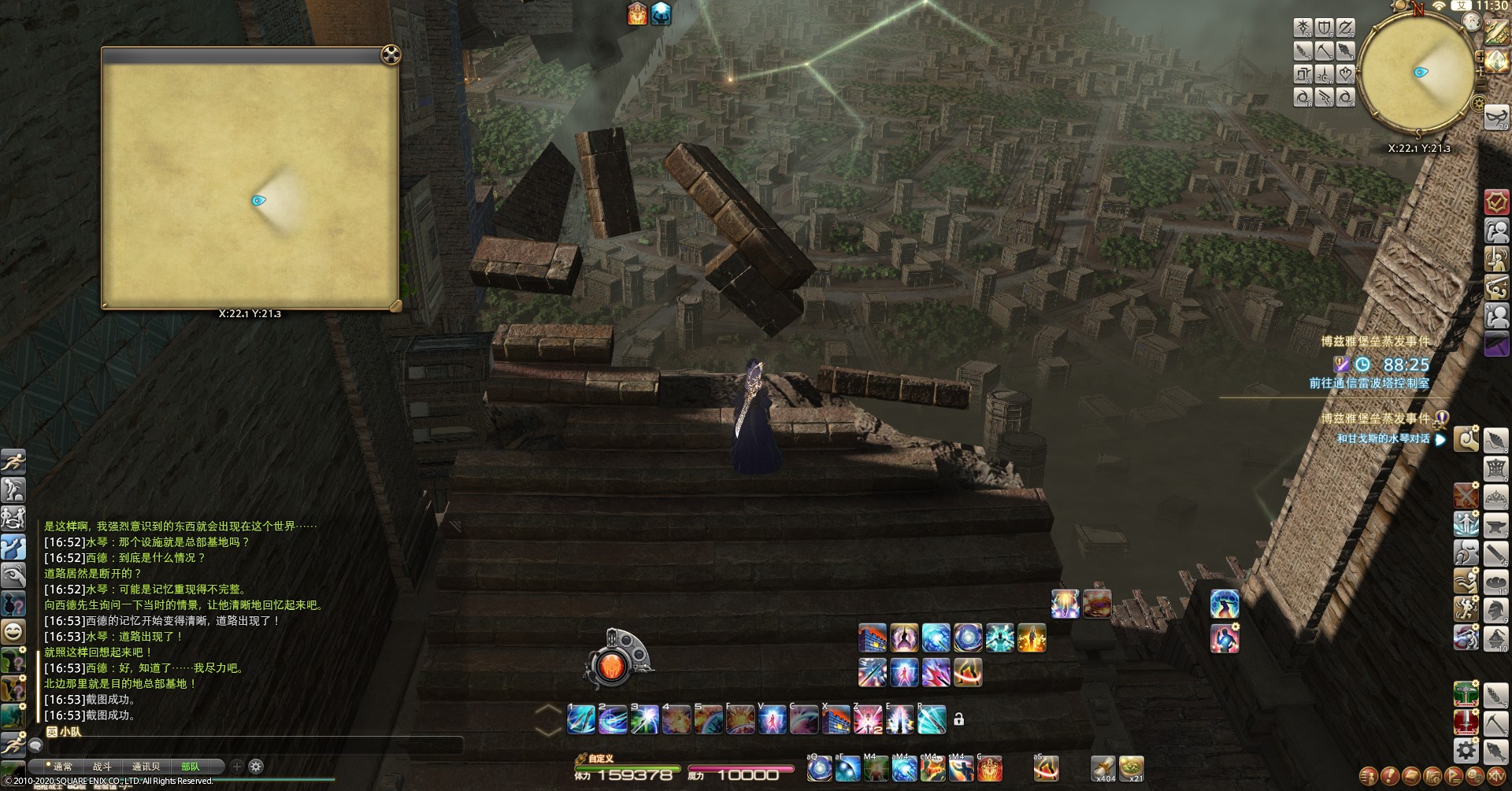The image size is (1512, 791).
Task: Click the smiley face emote icon
Action: tap(13, 630)
